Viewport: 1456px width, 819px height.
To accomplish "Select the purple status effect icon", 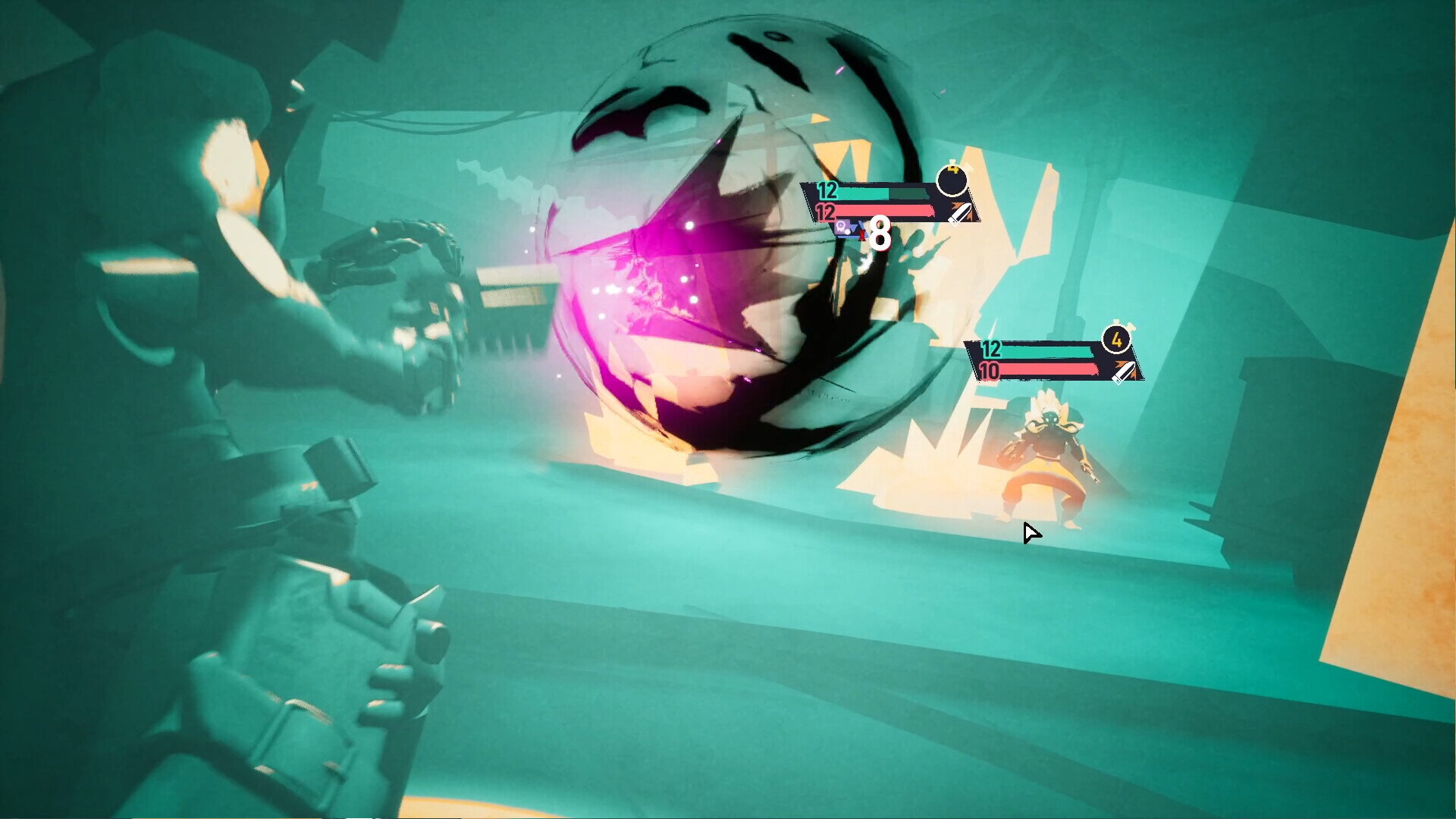I will 843,227.
